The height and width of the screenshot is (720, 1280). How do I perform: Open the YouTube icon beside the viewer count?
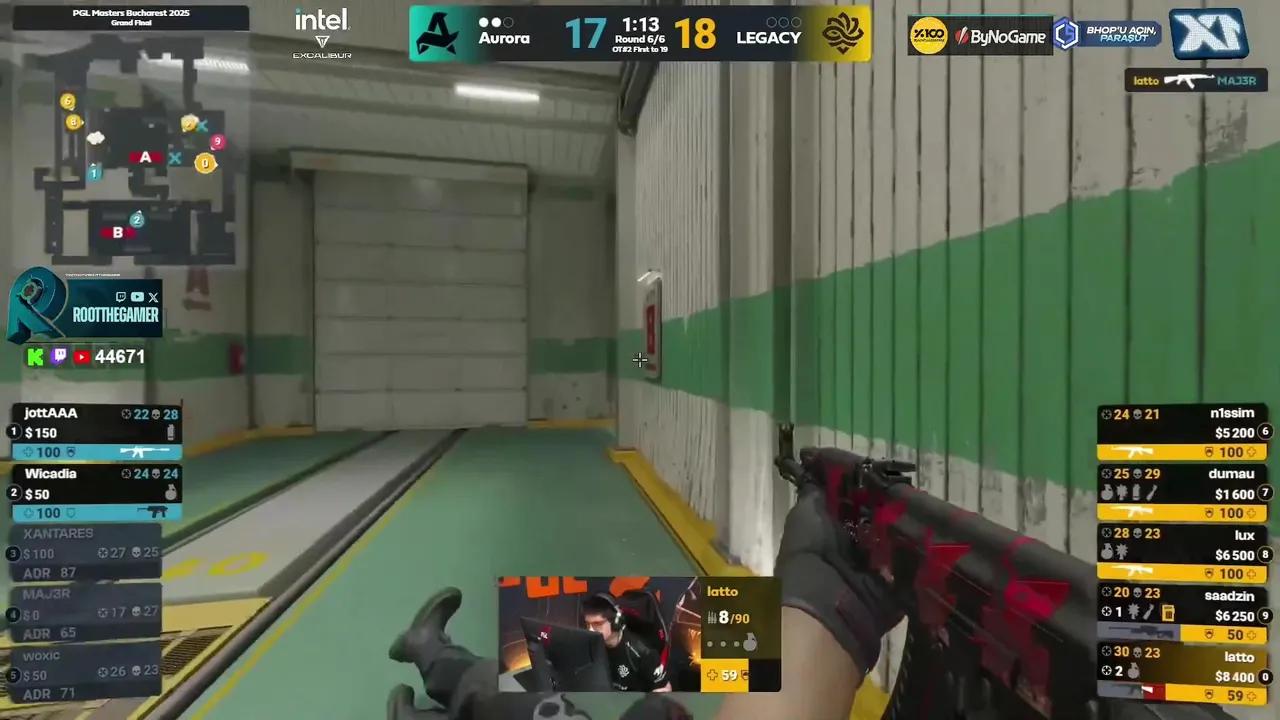coord(81,356)
